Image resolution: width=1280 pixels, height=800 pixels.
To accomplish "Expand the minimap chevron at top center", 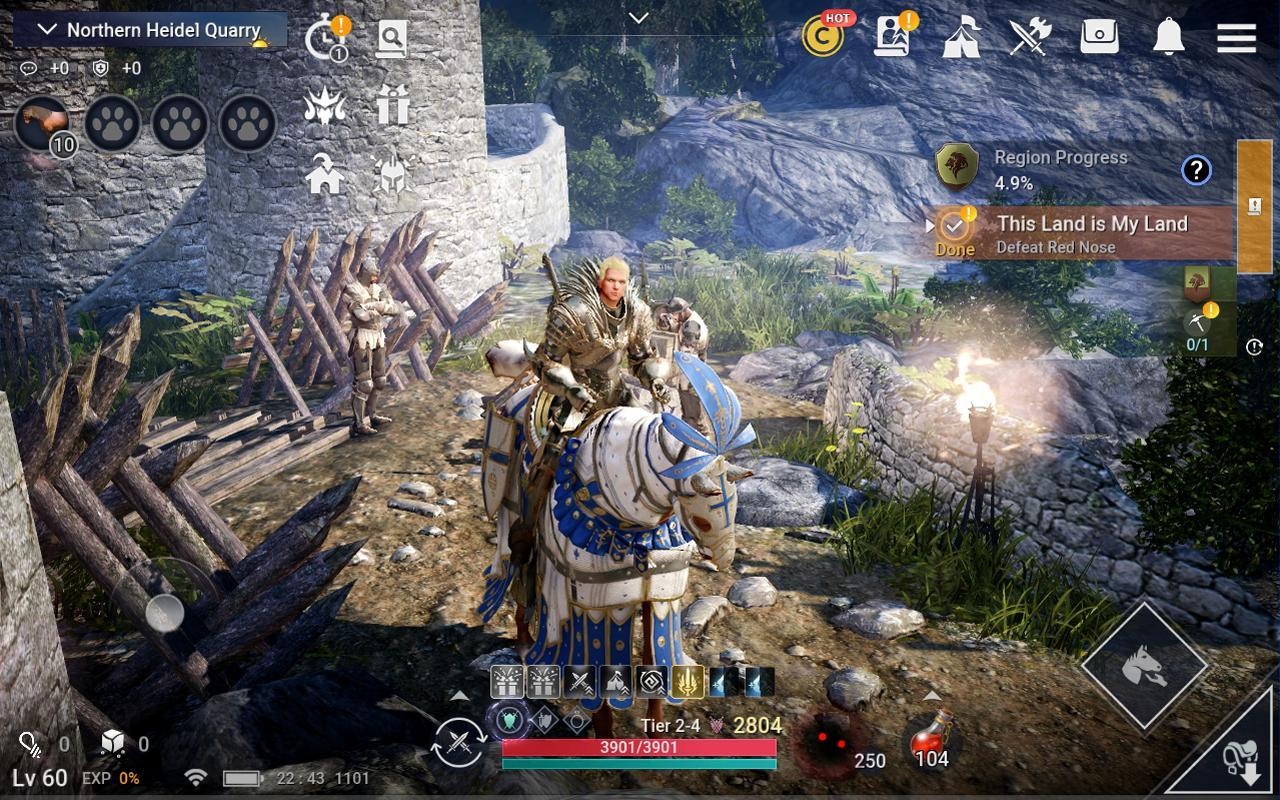I will click(x=637, y=18).
